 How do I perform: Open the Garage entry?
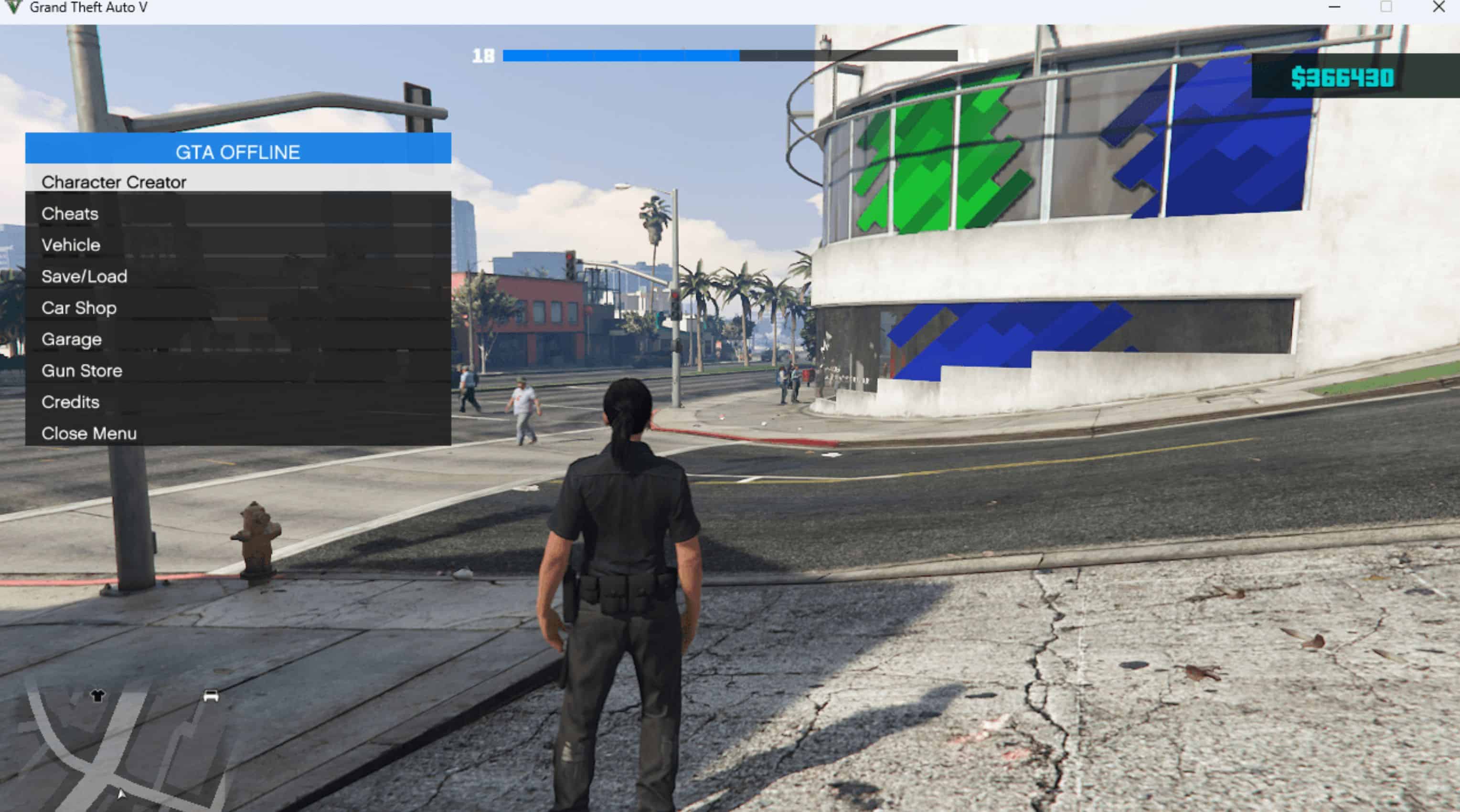[x=72, y=339]
